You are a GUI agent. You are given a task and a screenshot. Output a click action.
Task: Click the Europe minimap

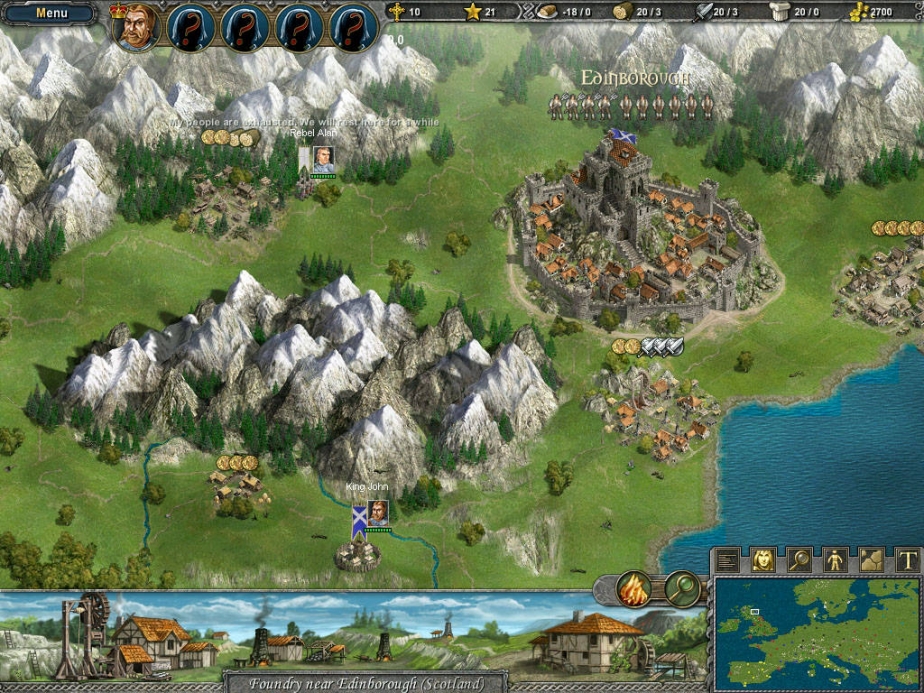click(x=817, y=632)
